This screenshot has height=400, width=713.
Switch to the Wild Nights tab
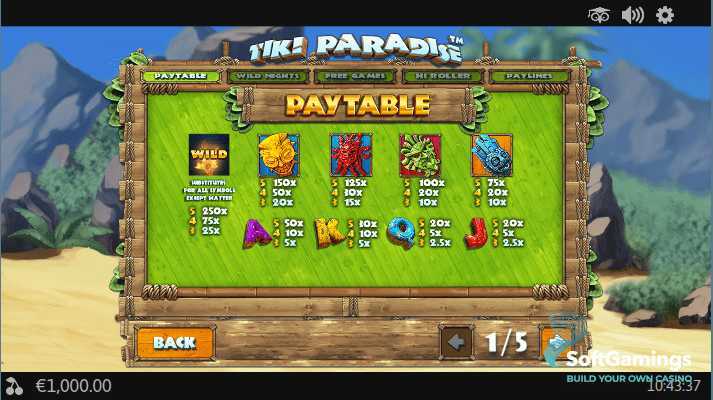[269, 76]
